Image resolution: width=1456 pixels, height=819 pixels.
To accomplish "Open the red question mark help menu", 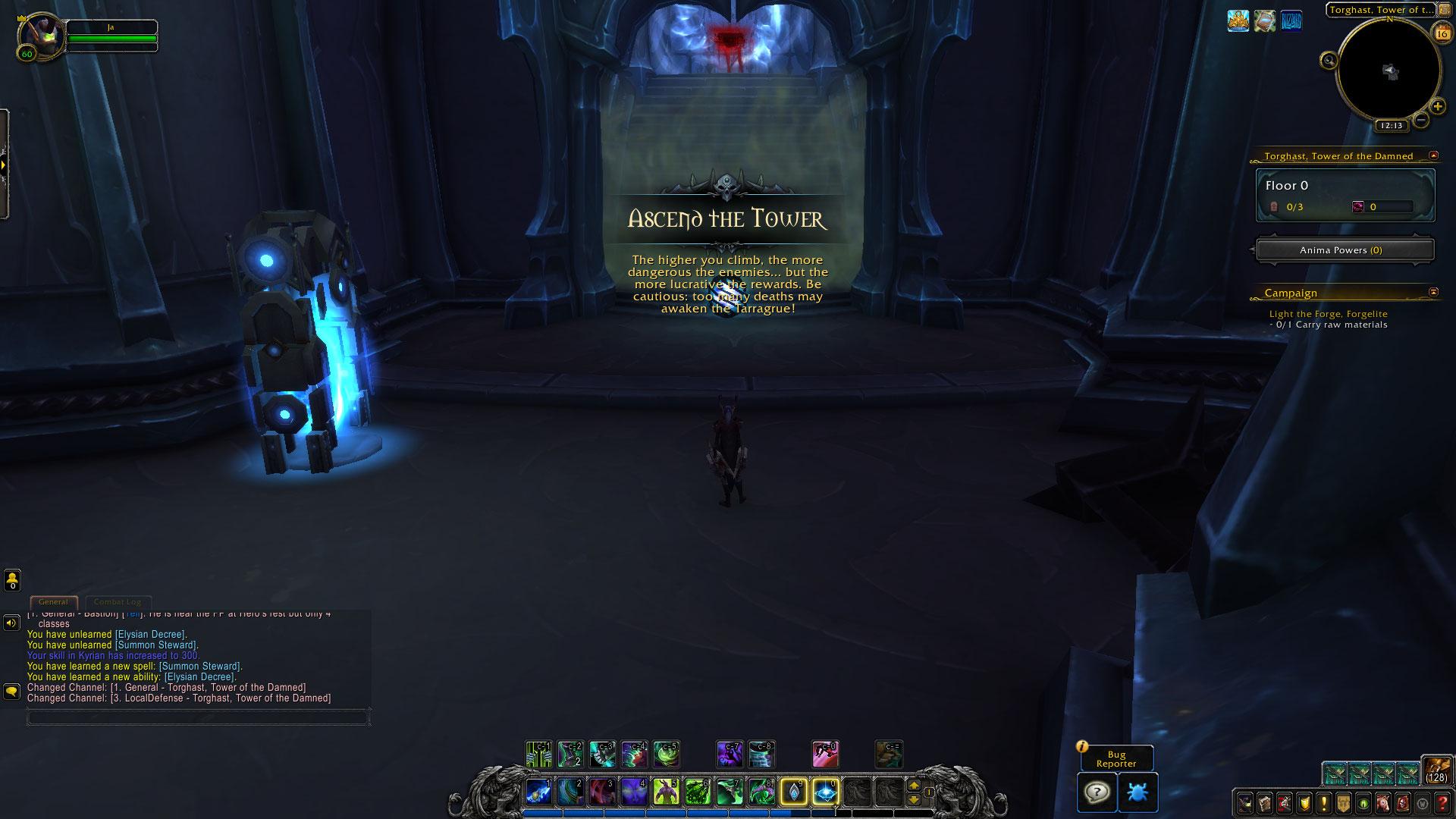I will click(x=1442, y=803).
